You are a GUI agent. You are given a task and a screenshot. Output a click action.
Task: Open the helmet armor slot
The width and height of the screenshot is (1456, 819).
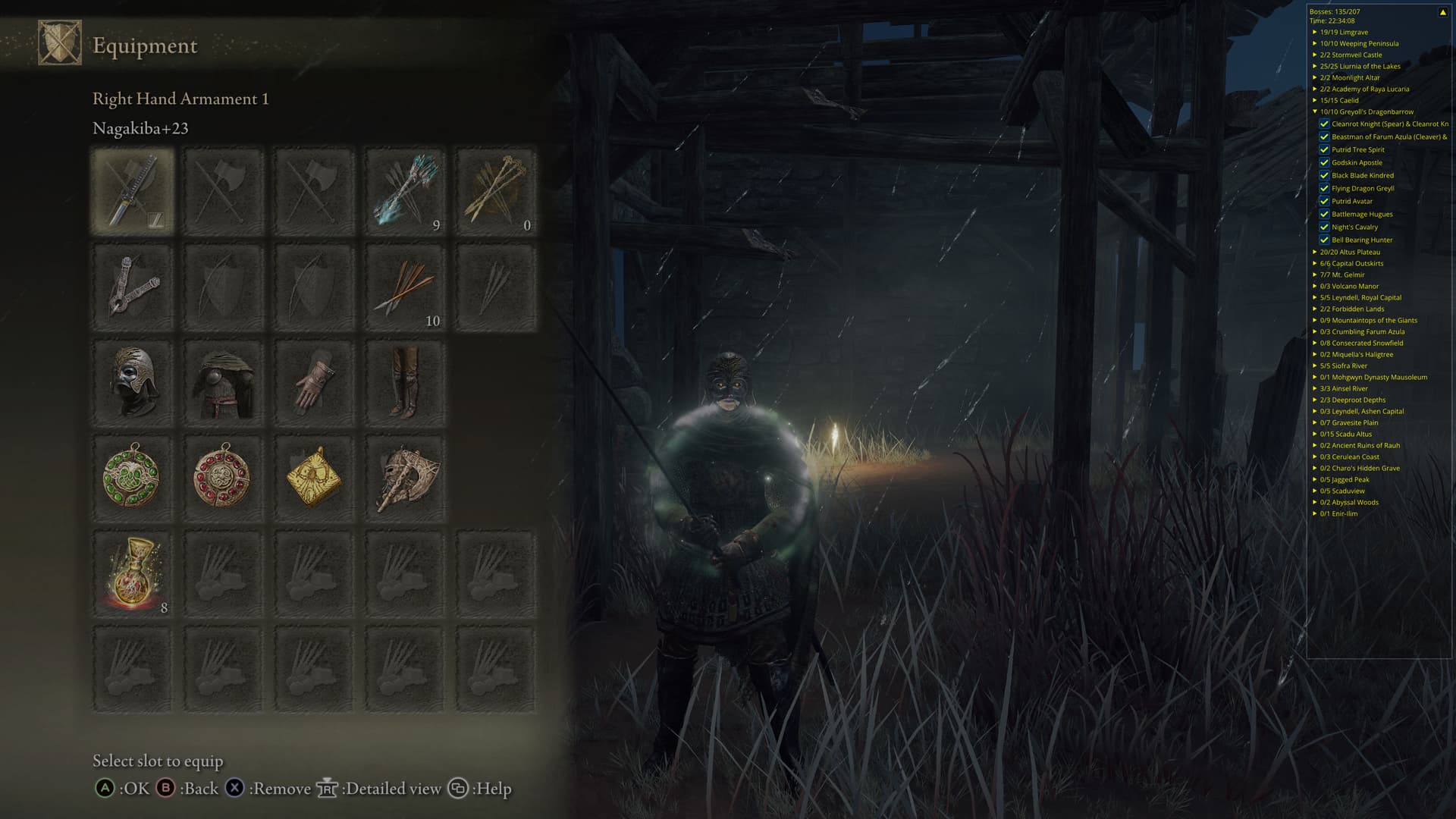[x=133, y=383]
